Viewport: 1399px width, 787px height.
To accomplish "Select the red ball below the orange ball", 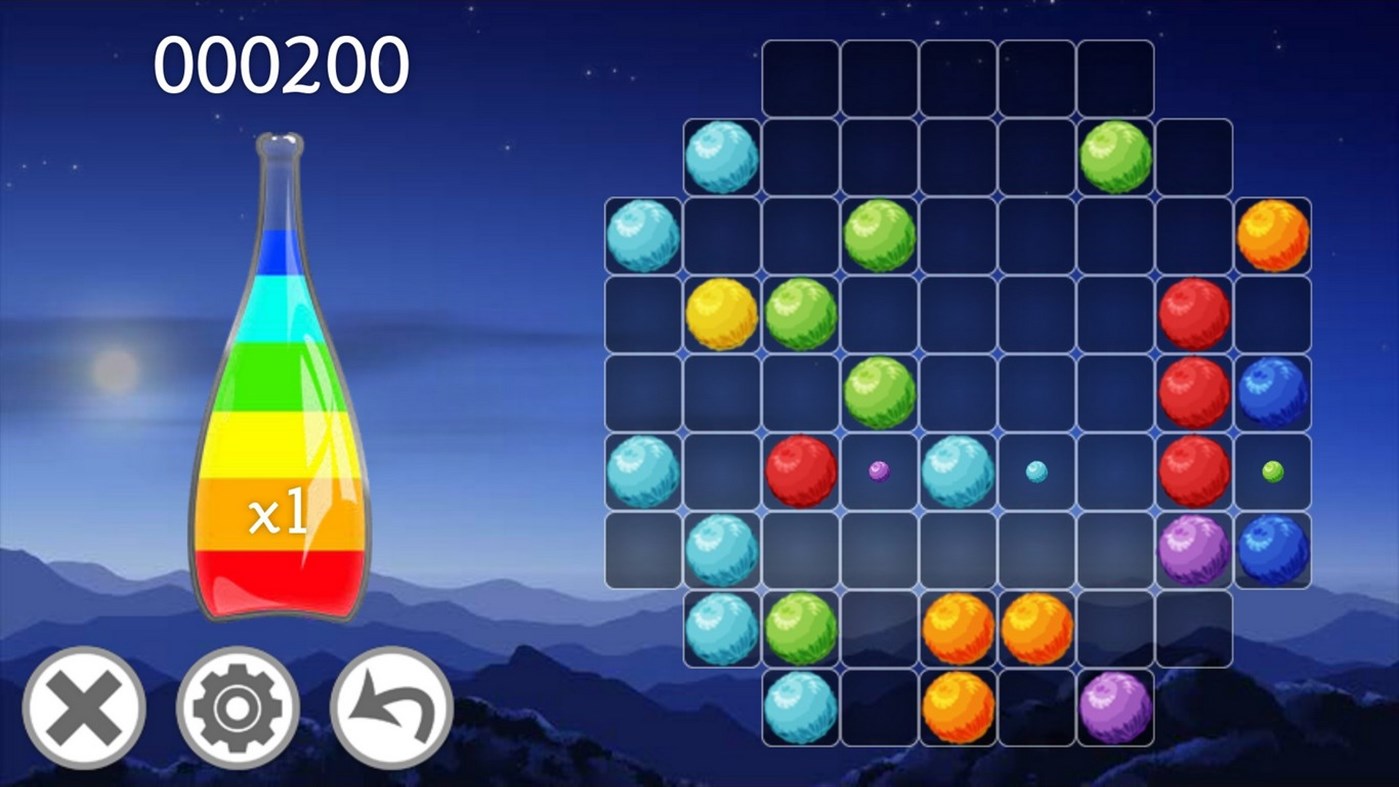I will tap(1194, 312).
